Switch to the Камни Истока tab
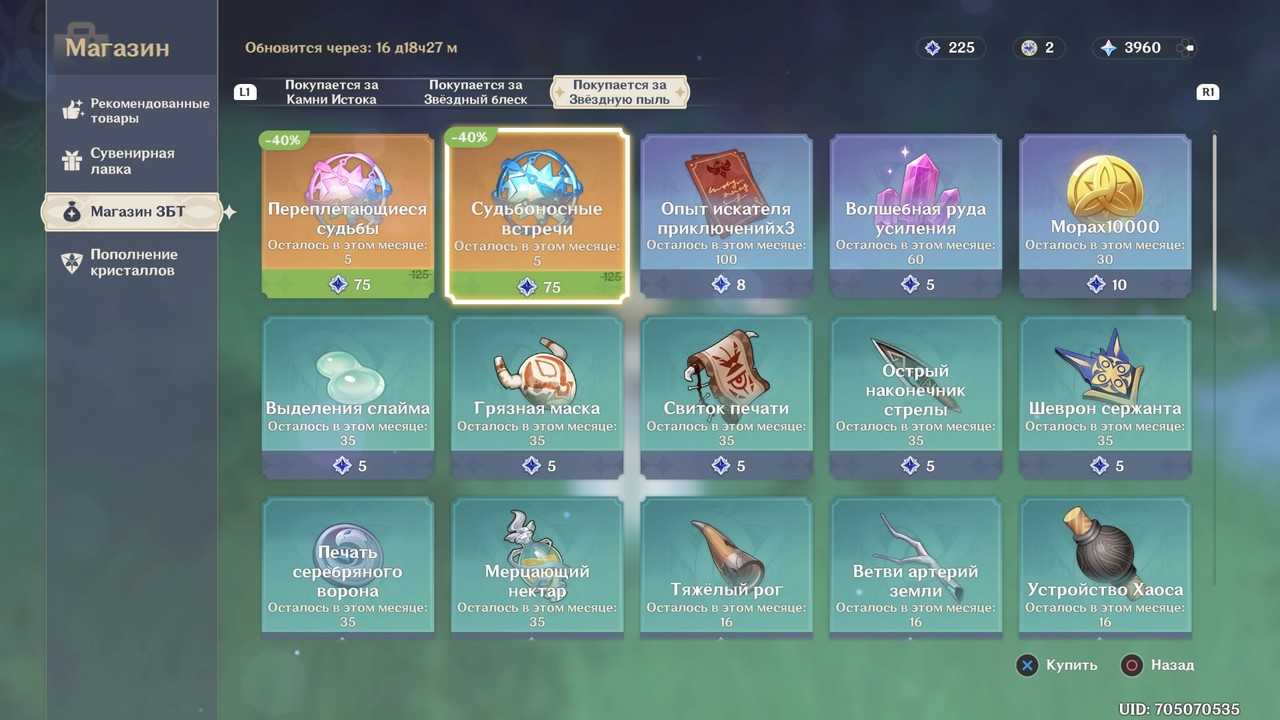Image resolution: width=1280 pixels, height=720 pixels. tap(331, 92)
